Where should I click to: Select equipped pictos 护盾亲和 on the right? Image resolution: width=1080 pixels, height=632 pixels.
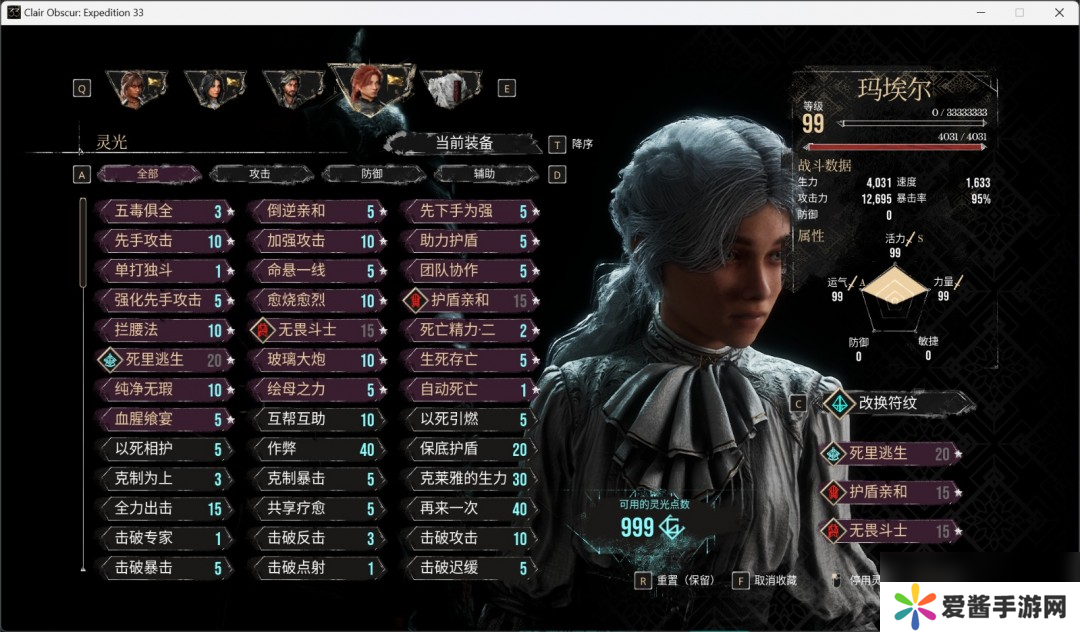point(886,491)
